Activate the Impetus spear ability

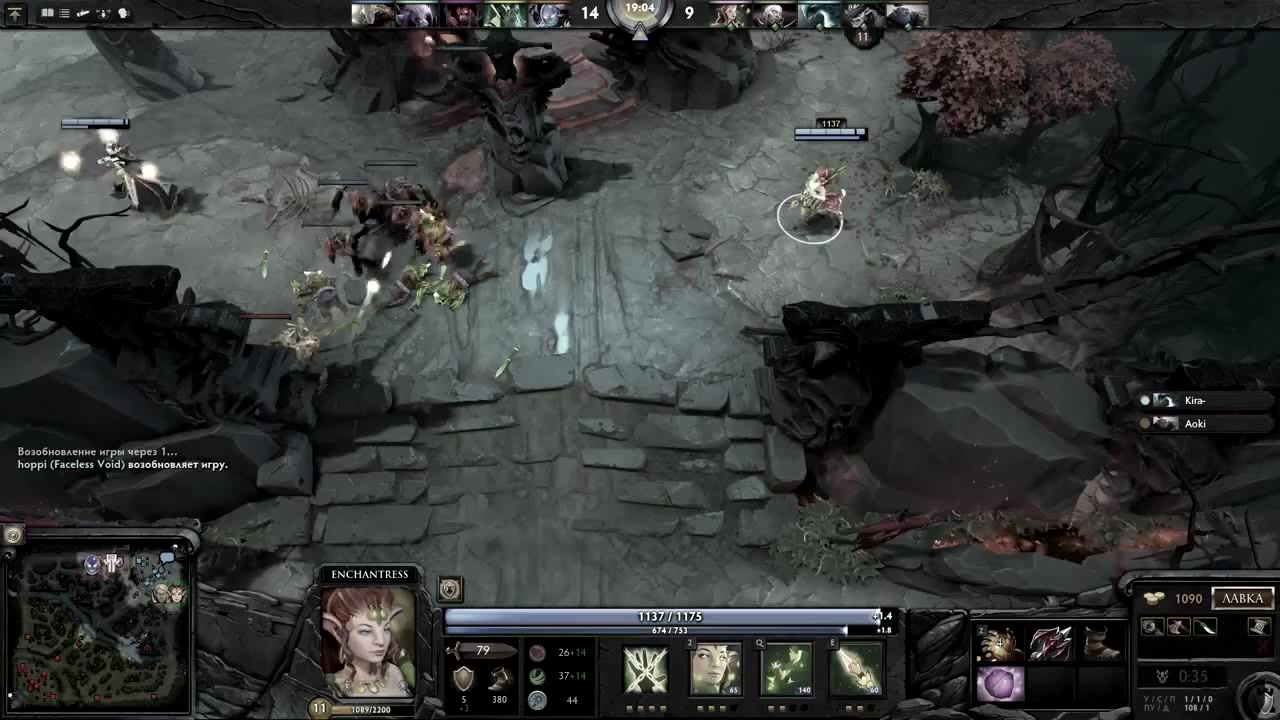coord(856,669)
